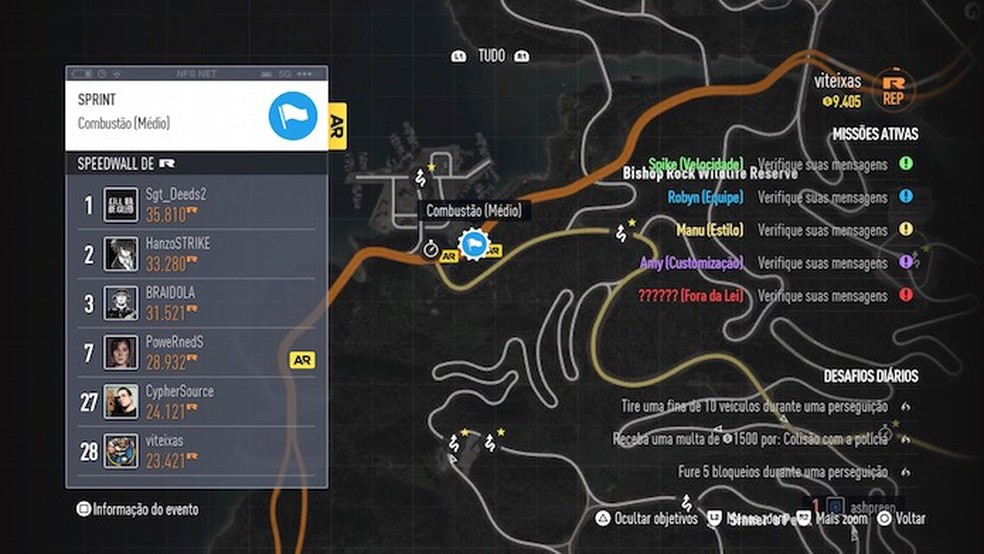Select the TUDO map filter
984x554 pixels.
pos(490,56)
